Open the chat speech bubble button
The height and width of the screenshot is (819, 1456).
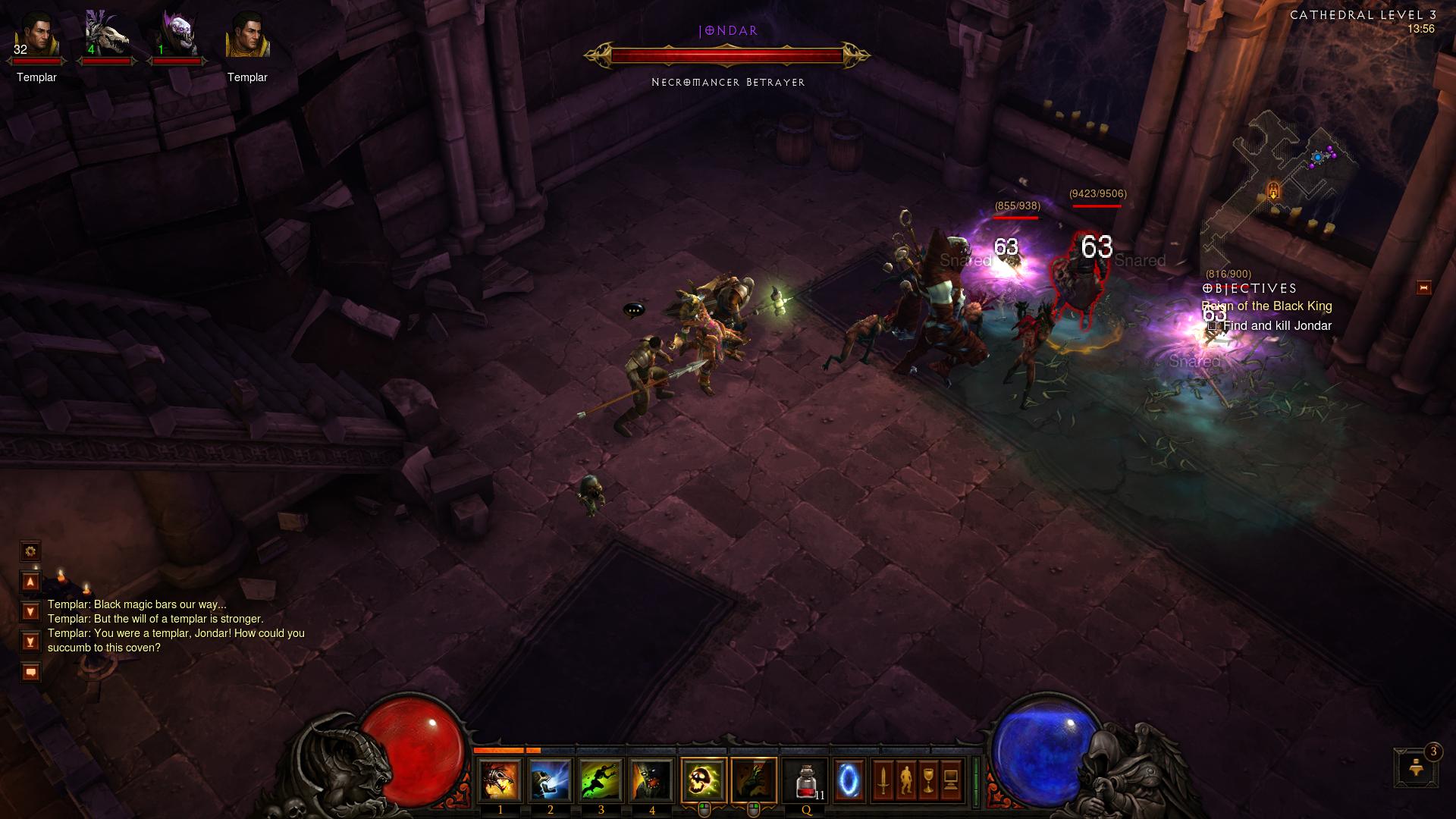click(30, 672)
